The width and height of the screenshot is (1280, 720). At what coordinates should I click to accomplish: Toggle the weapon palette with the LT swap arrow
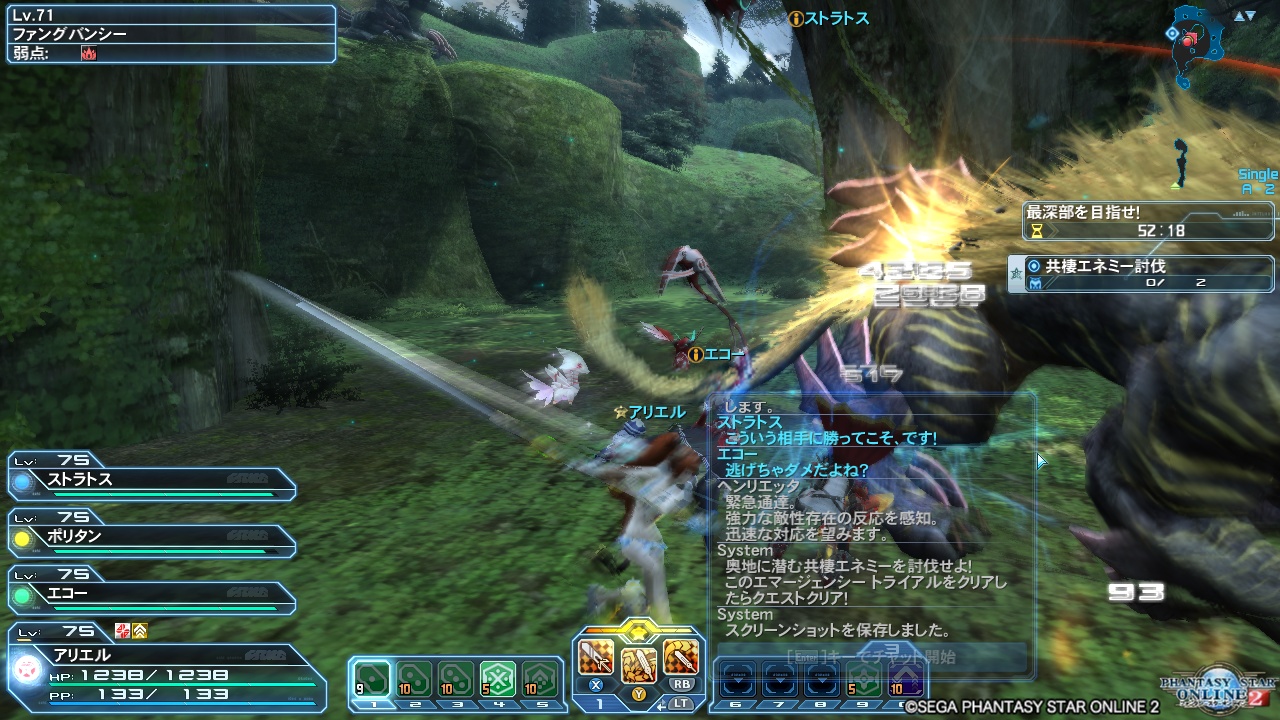663,703
